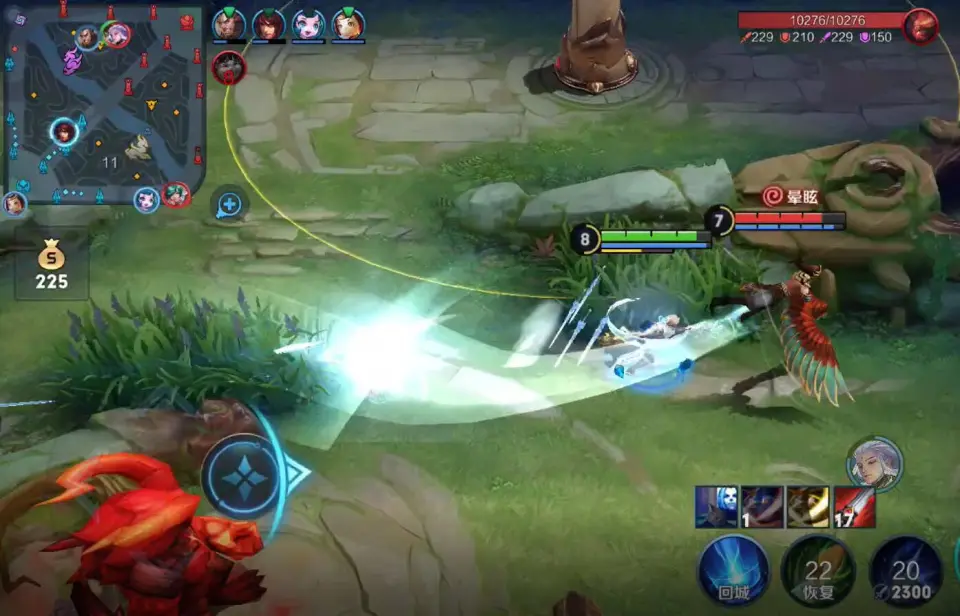Click the red-bordered enemy wolf portrait

click(229, 67)
